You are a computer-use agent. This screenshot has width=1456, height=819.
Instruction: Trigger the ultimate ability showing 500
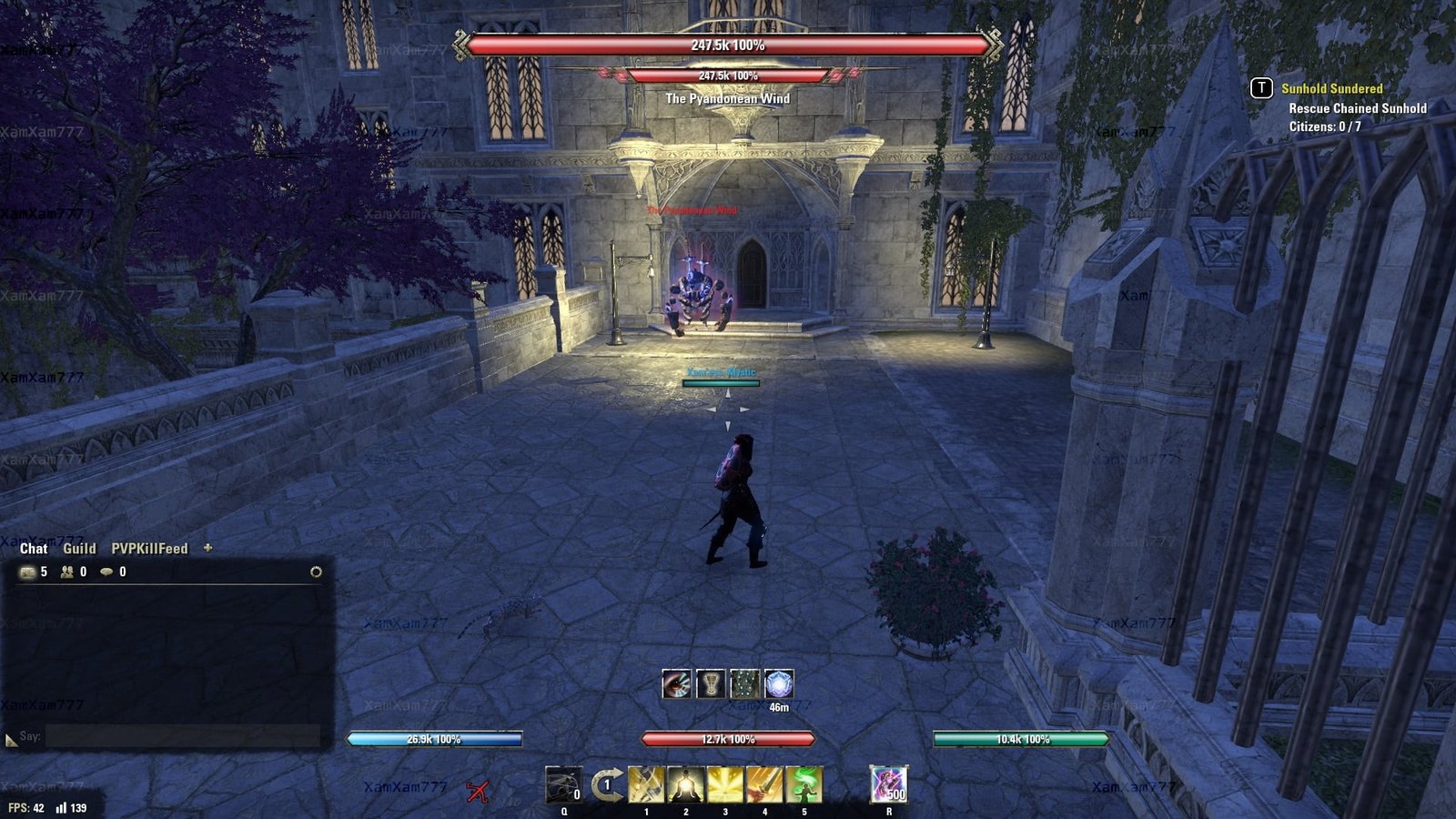888,784
